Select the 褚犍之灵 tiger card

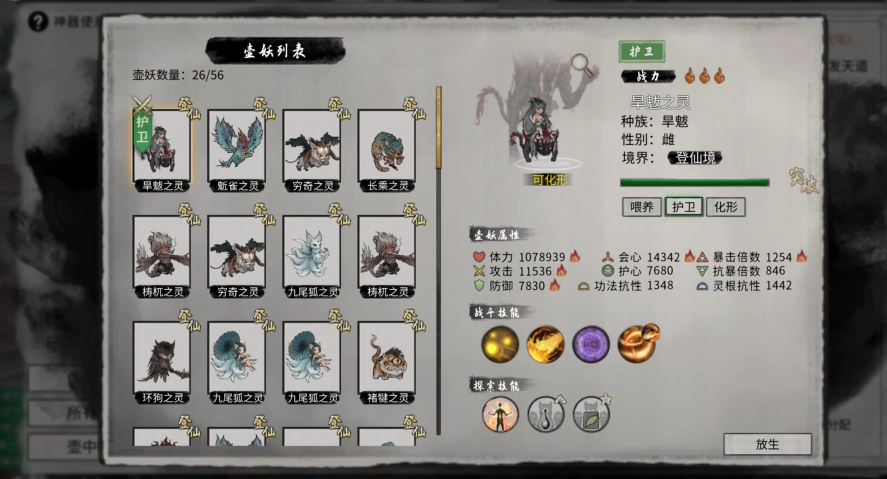coord(386,358)
